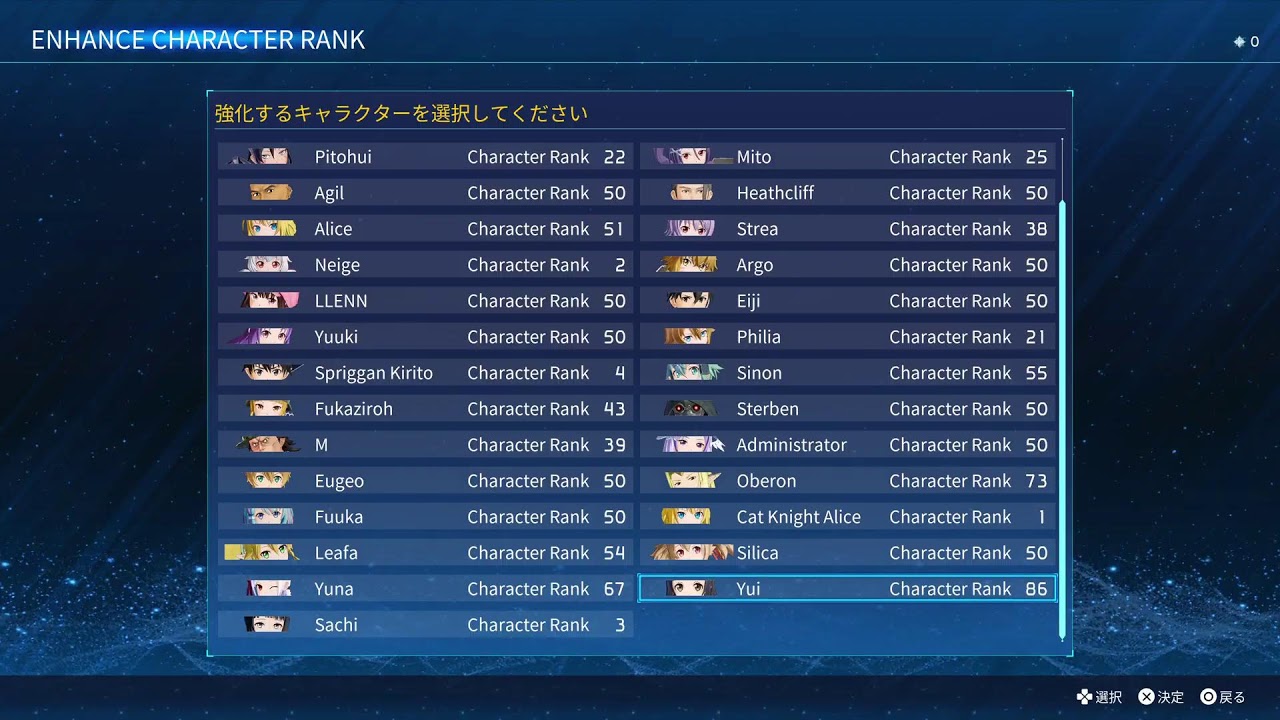This screenshot has width=1280, height=720.
Task: Select the highlighted Yui row
Action: 847,589
